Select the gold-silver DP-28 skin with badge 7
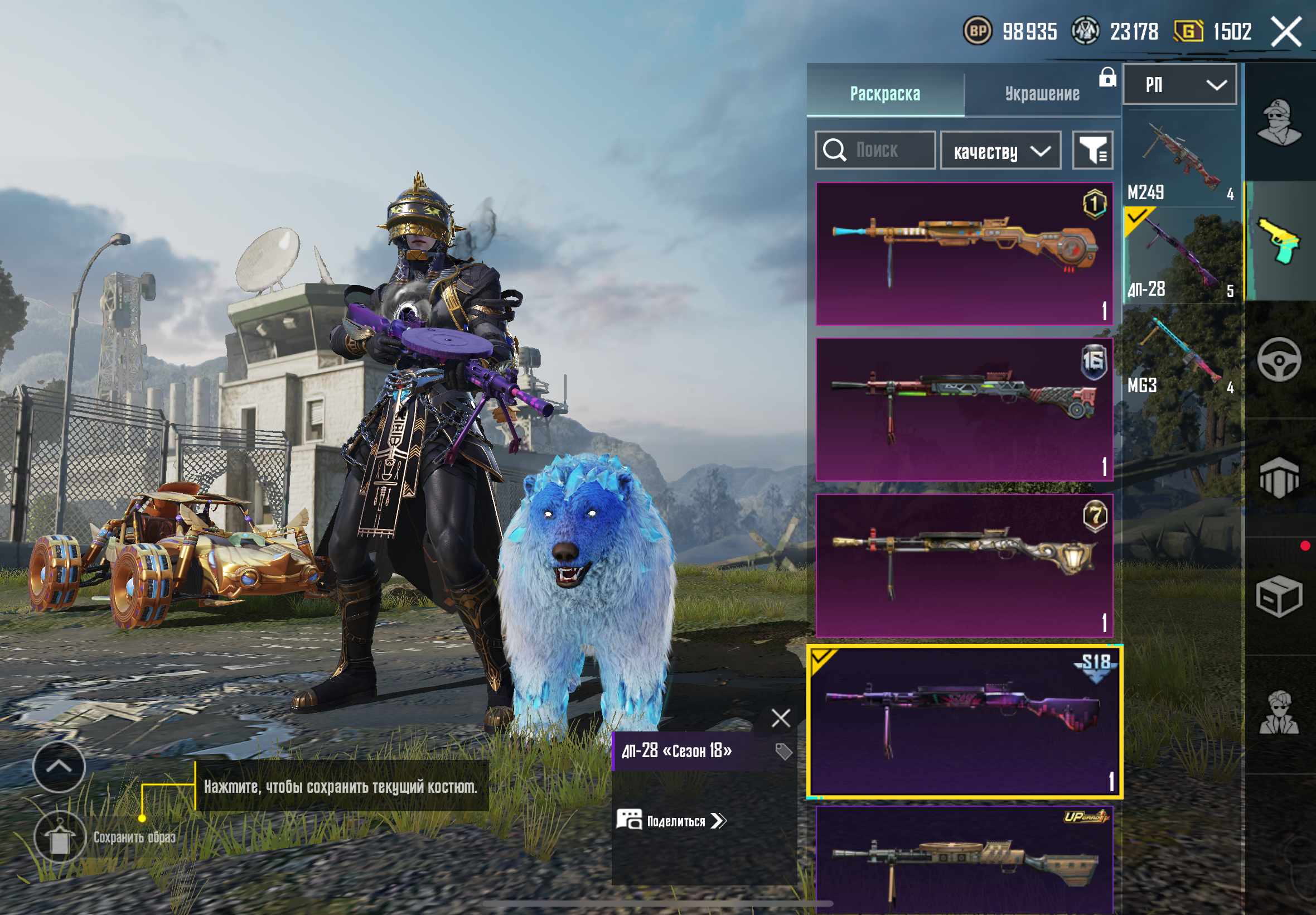Image resolution: width=1316 pixels, height=915 pixels. coord(964,565)
